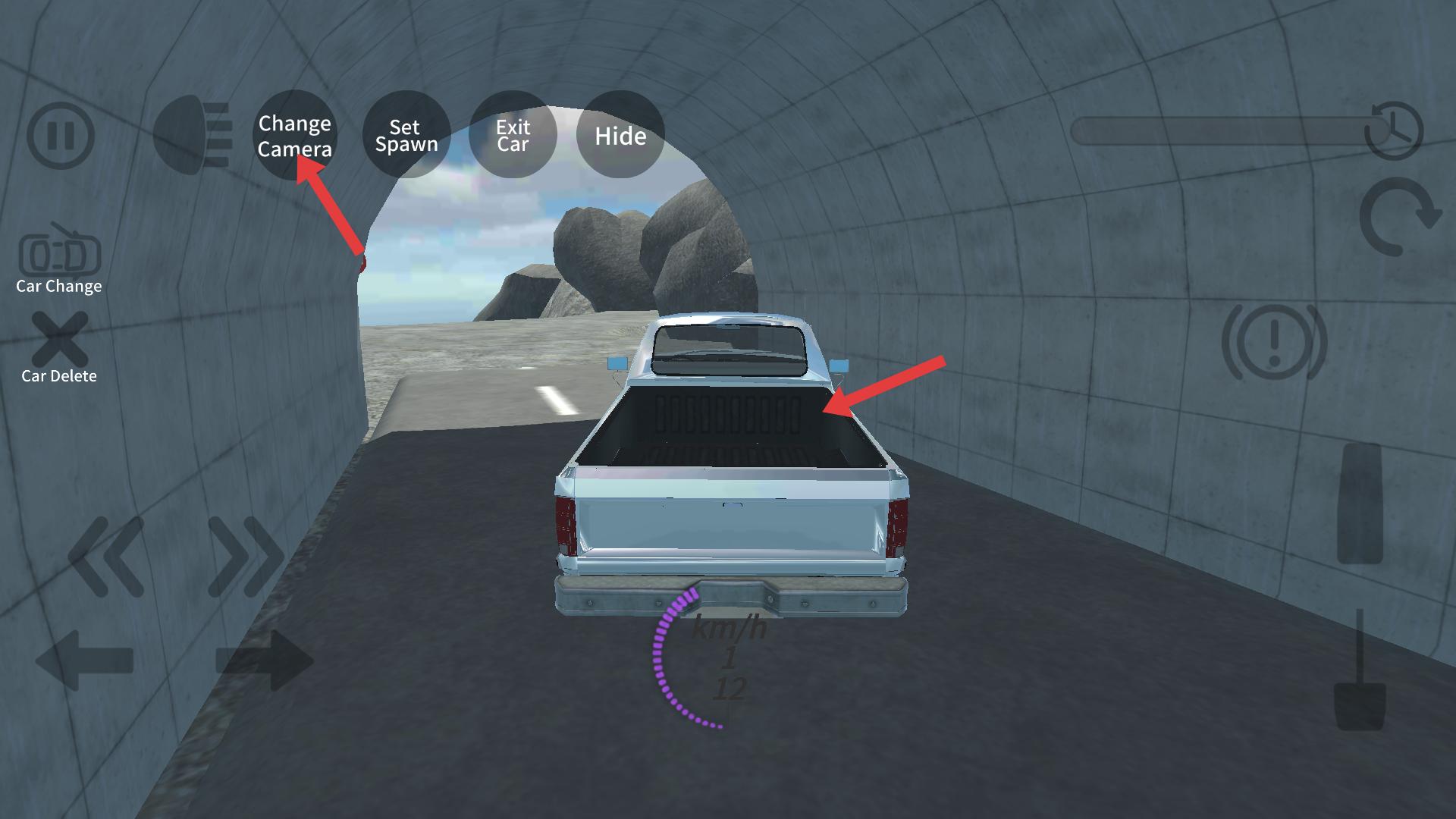Choose Exit Car
This screenshot has width=1456, height=819.
513,135
